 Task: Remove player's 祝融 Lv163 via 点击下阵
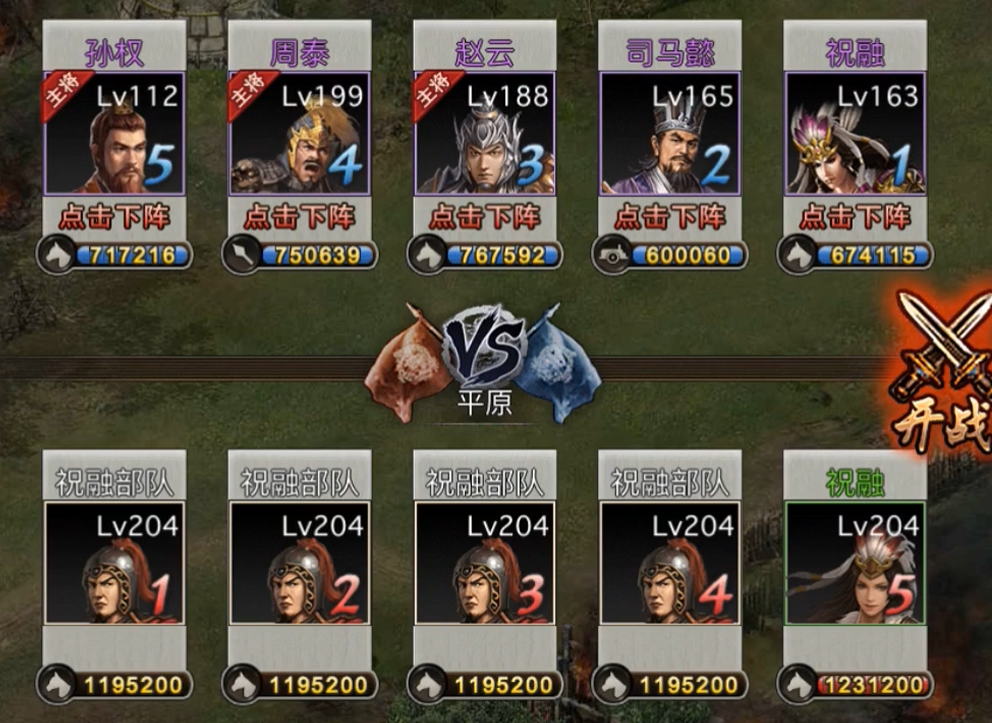coord(855,216)
